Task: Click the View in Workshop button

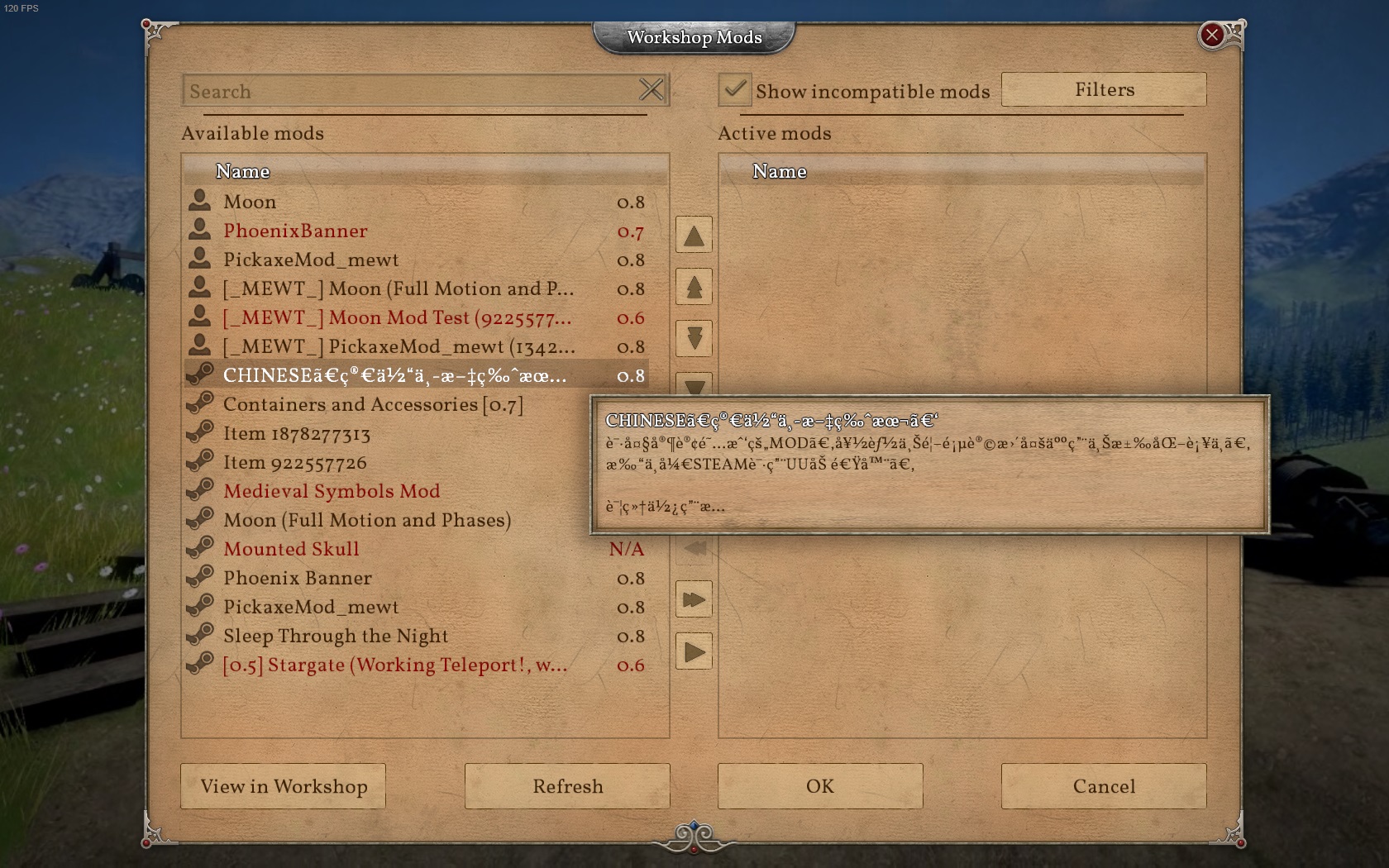Action: click(x=283, y=786)
